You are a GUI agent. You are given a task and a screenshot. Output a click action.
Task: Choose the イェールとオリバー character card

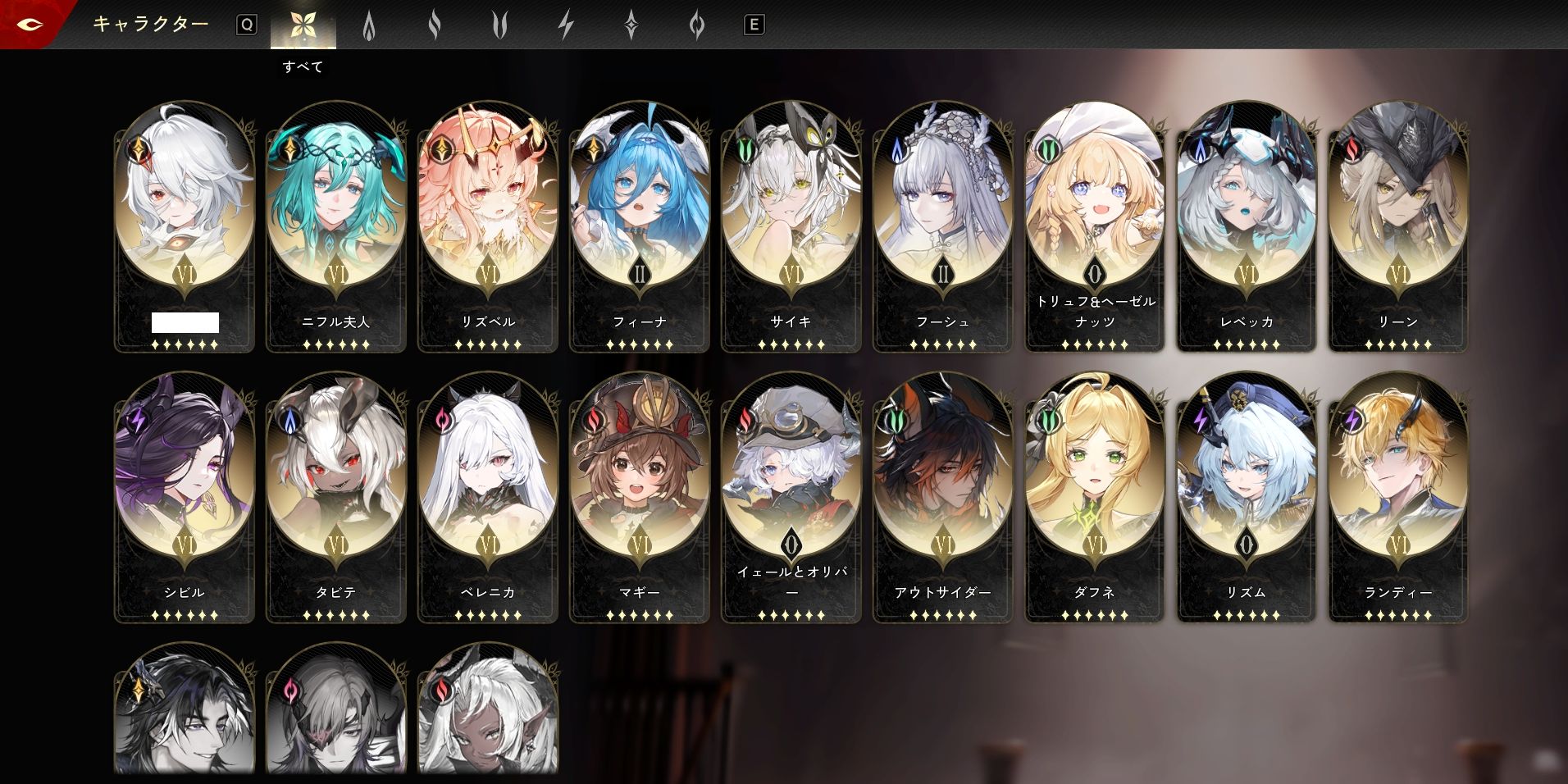(x=791, y=496)
